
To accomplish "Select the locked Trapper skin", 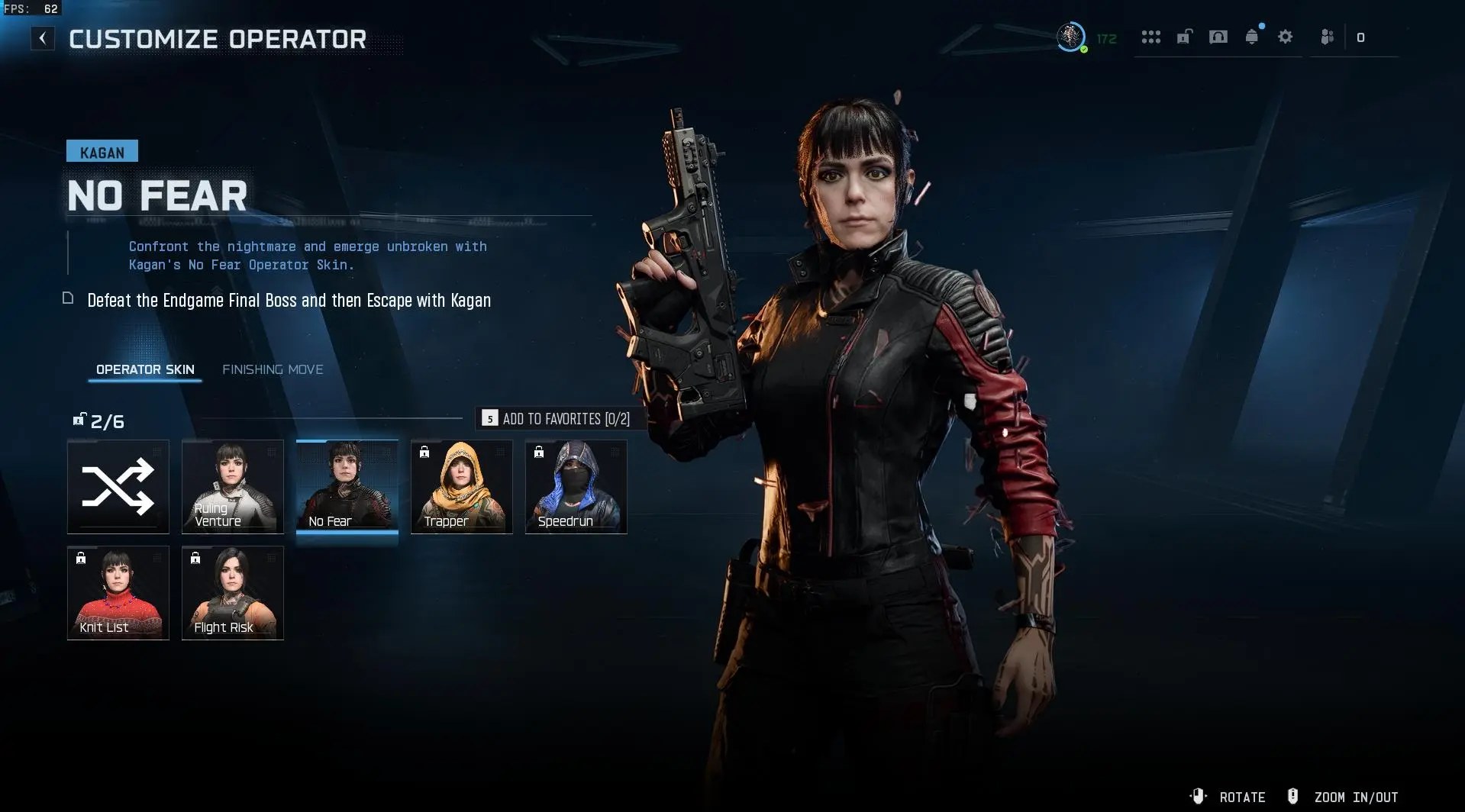I will point(462,487).
